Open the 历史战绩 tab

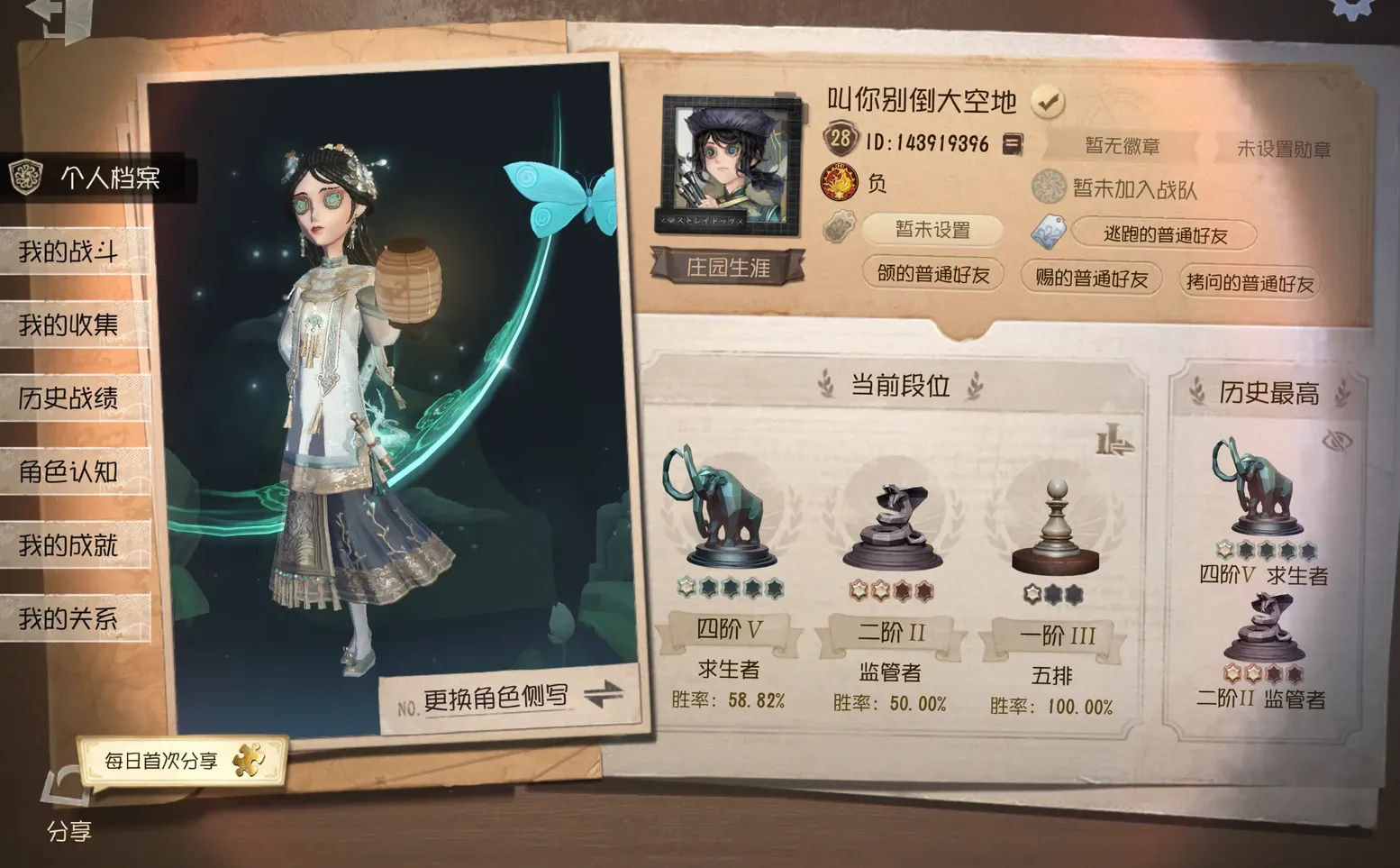click(x=68, y=398)
